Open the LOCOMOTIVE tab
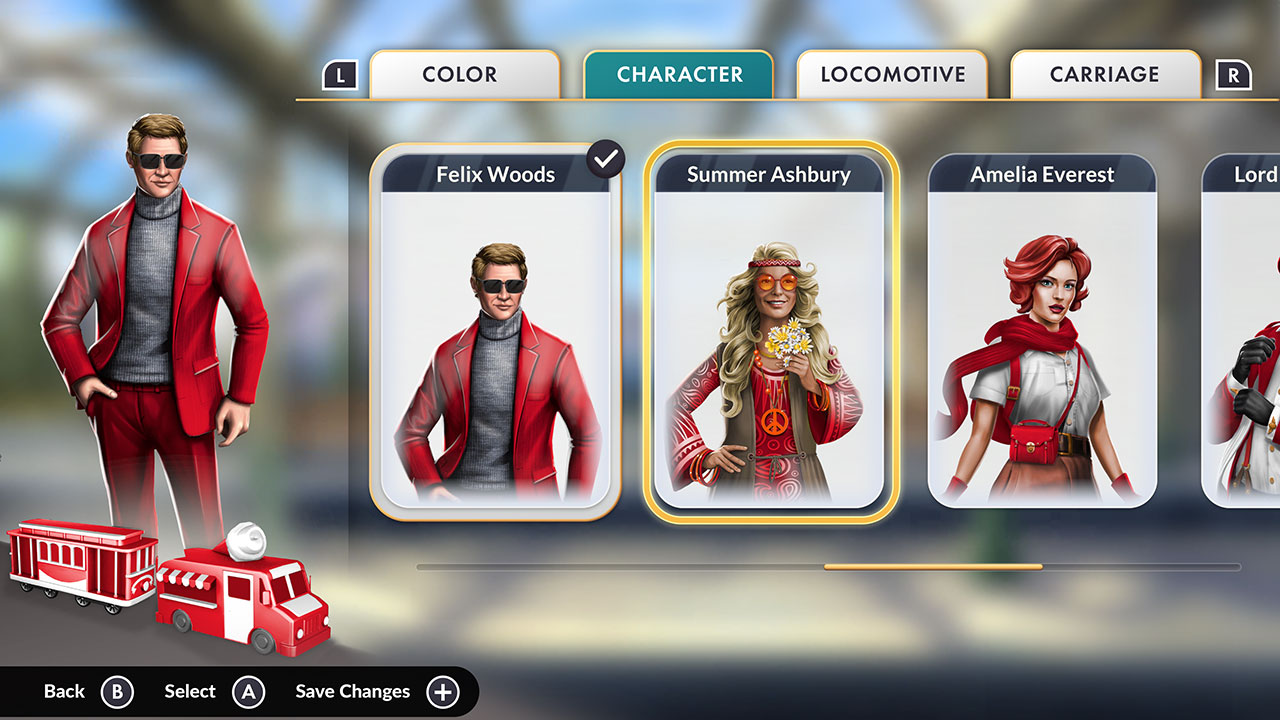This screenshot has height=720, width=1280. click(892, 73)
